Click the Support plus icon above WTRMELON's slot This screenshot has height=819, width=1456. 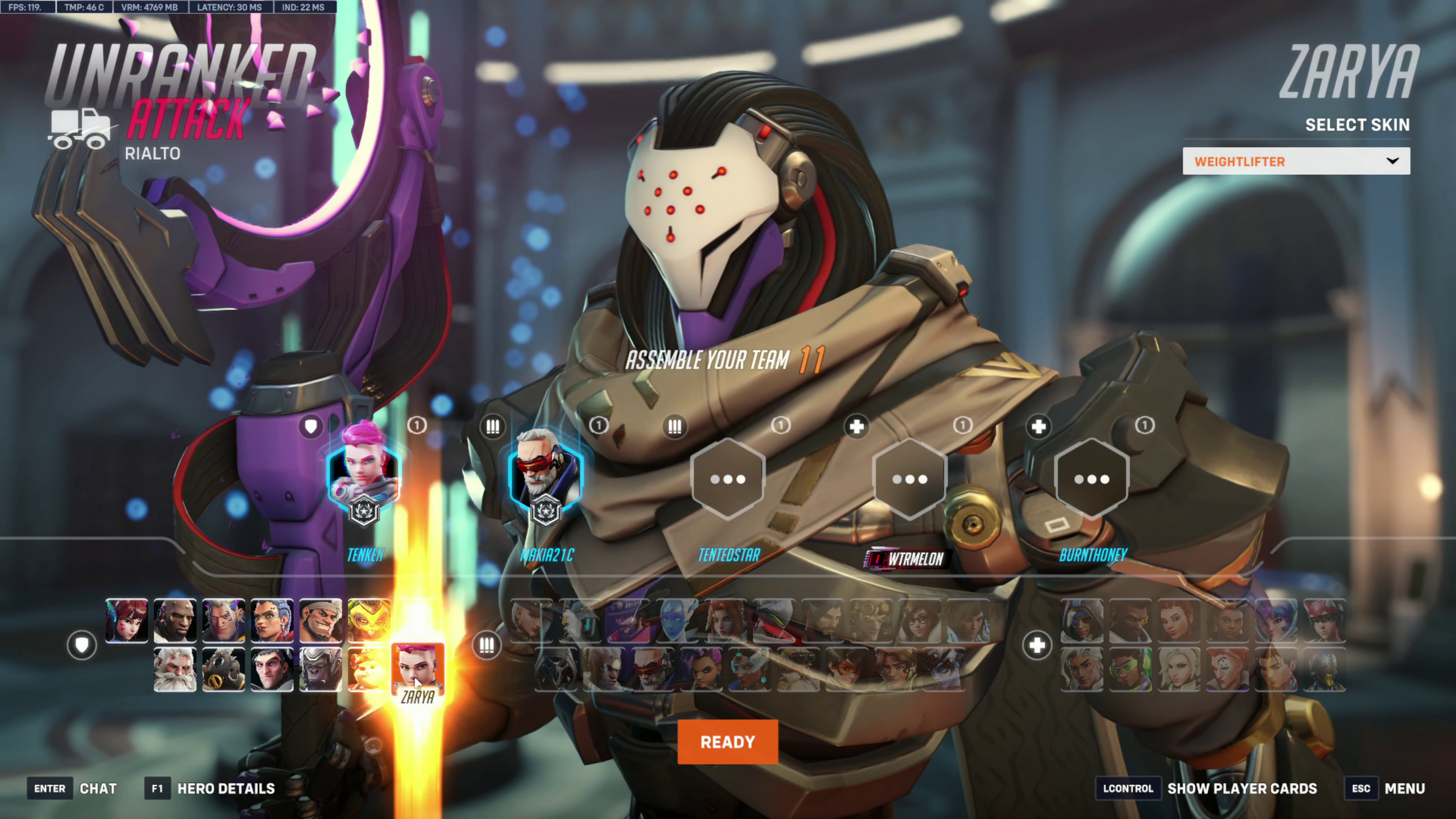coord(856,427)
